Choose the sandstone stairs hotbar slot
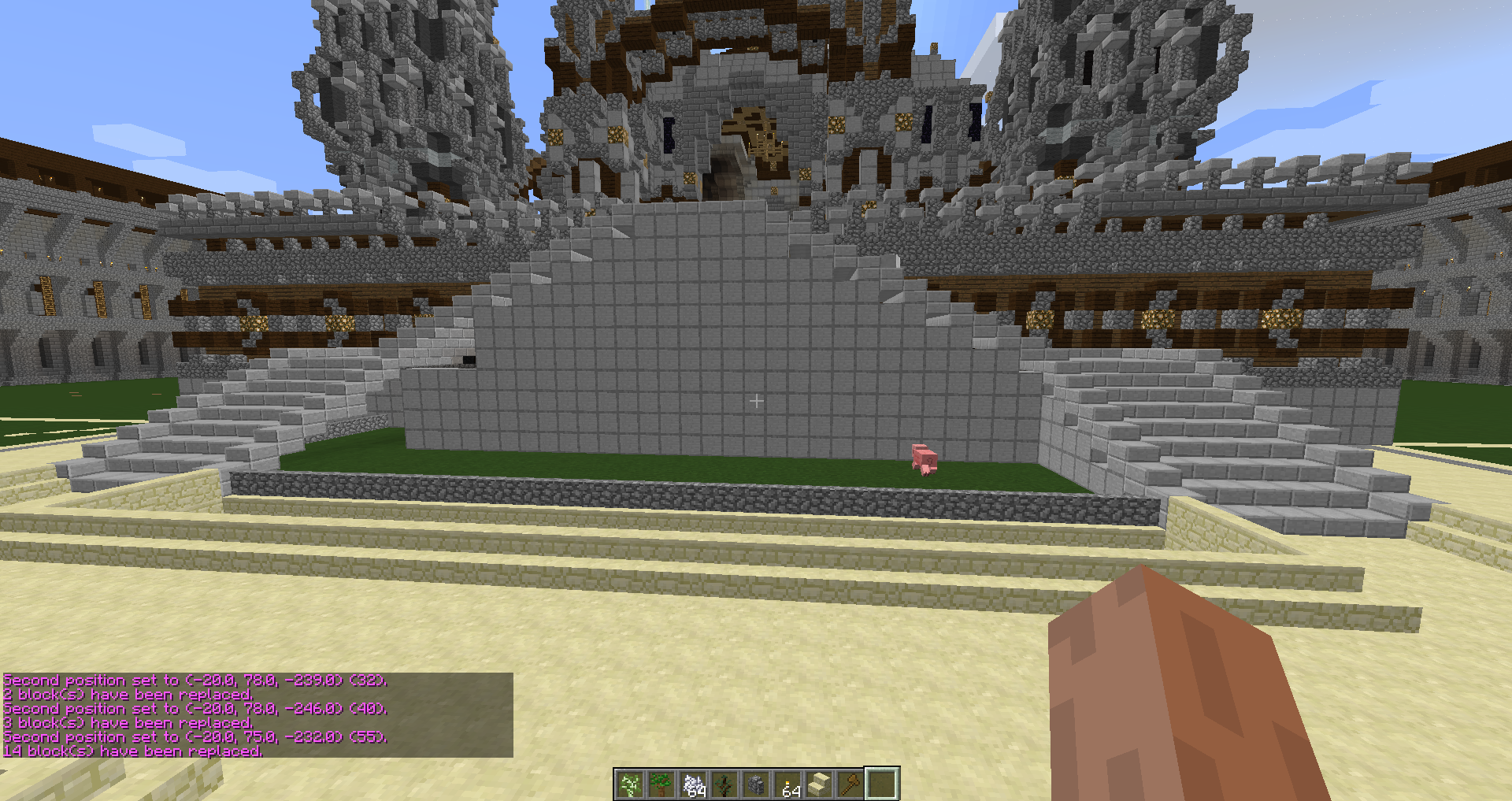 [819, 784]
